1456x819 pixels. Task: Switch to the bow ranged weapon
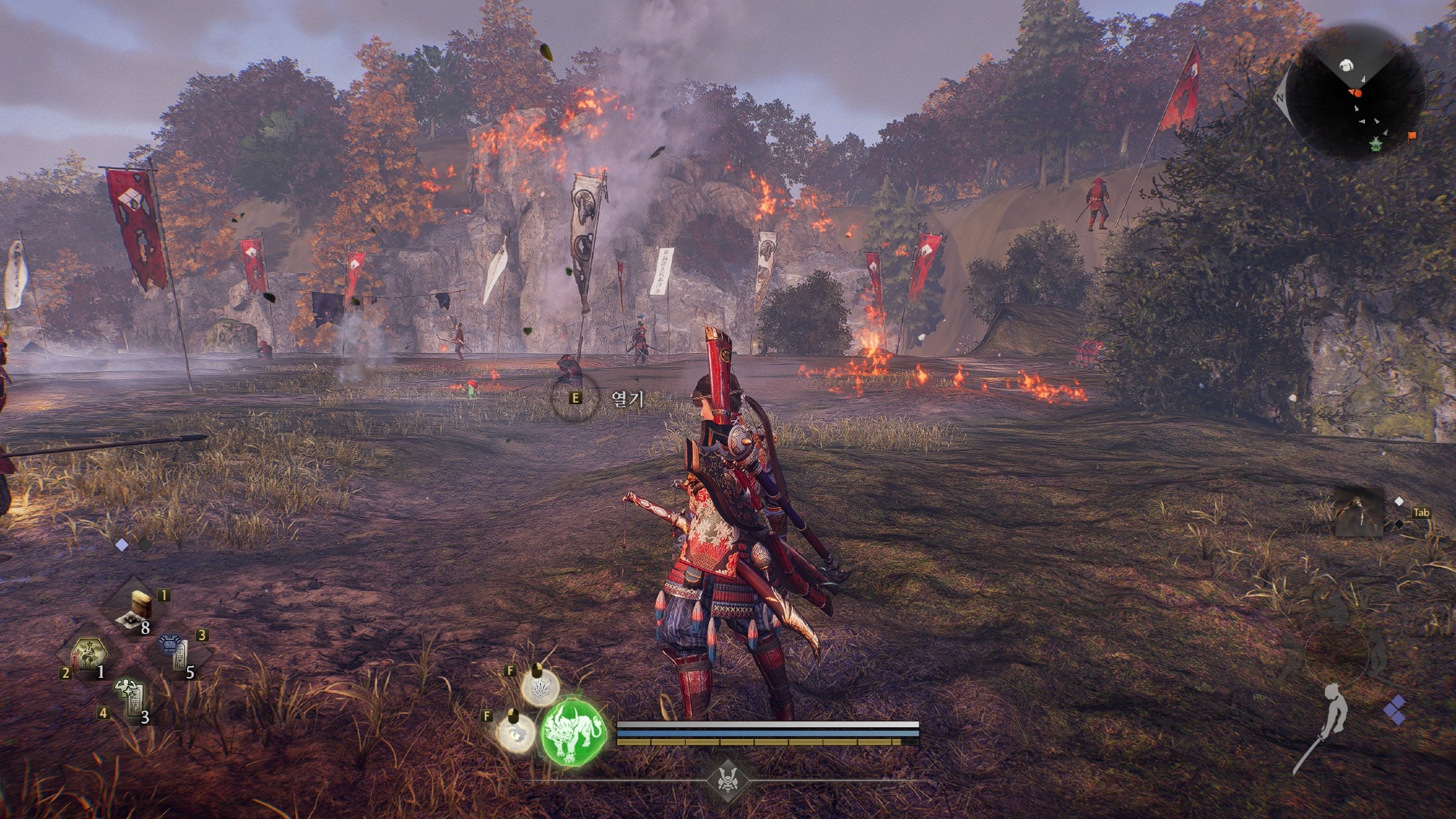click(1358, 513)
